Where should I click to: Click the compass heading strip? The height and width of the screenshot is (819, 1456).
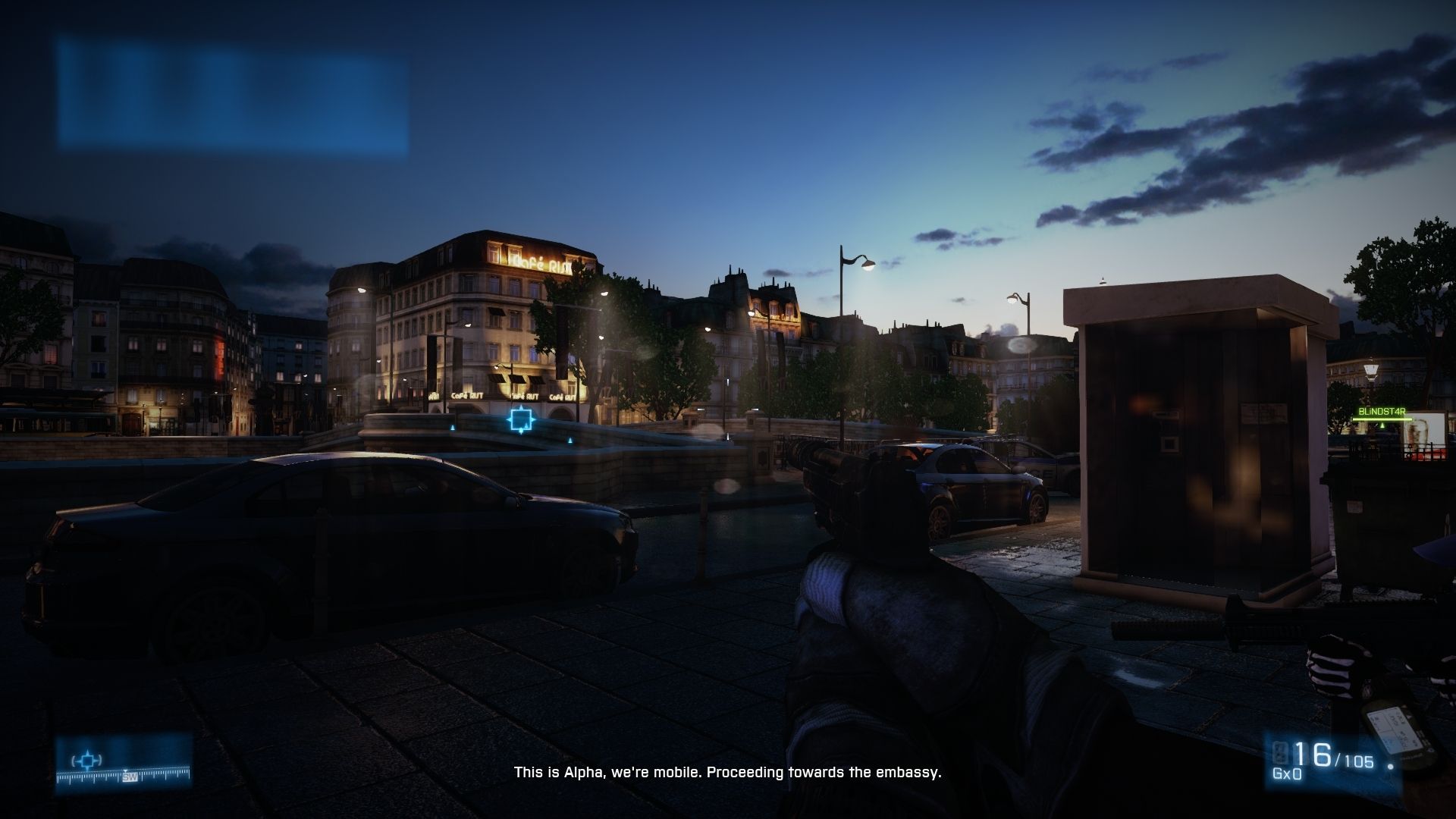(x=123, y=775)
